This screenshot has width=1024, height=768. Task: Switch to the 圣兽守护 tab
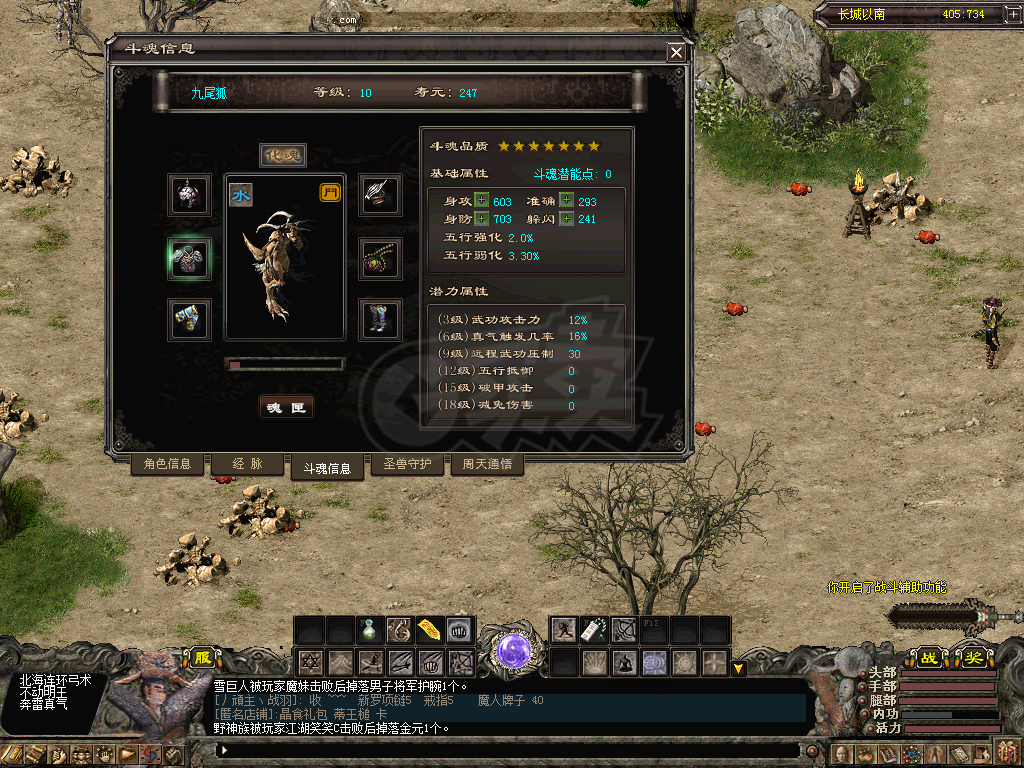click(x=408, y=464)
